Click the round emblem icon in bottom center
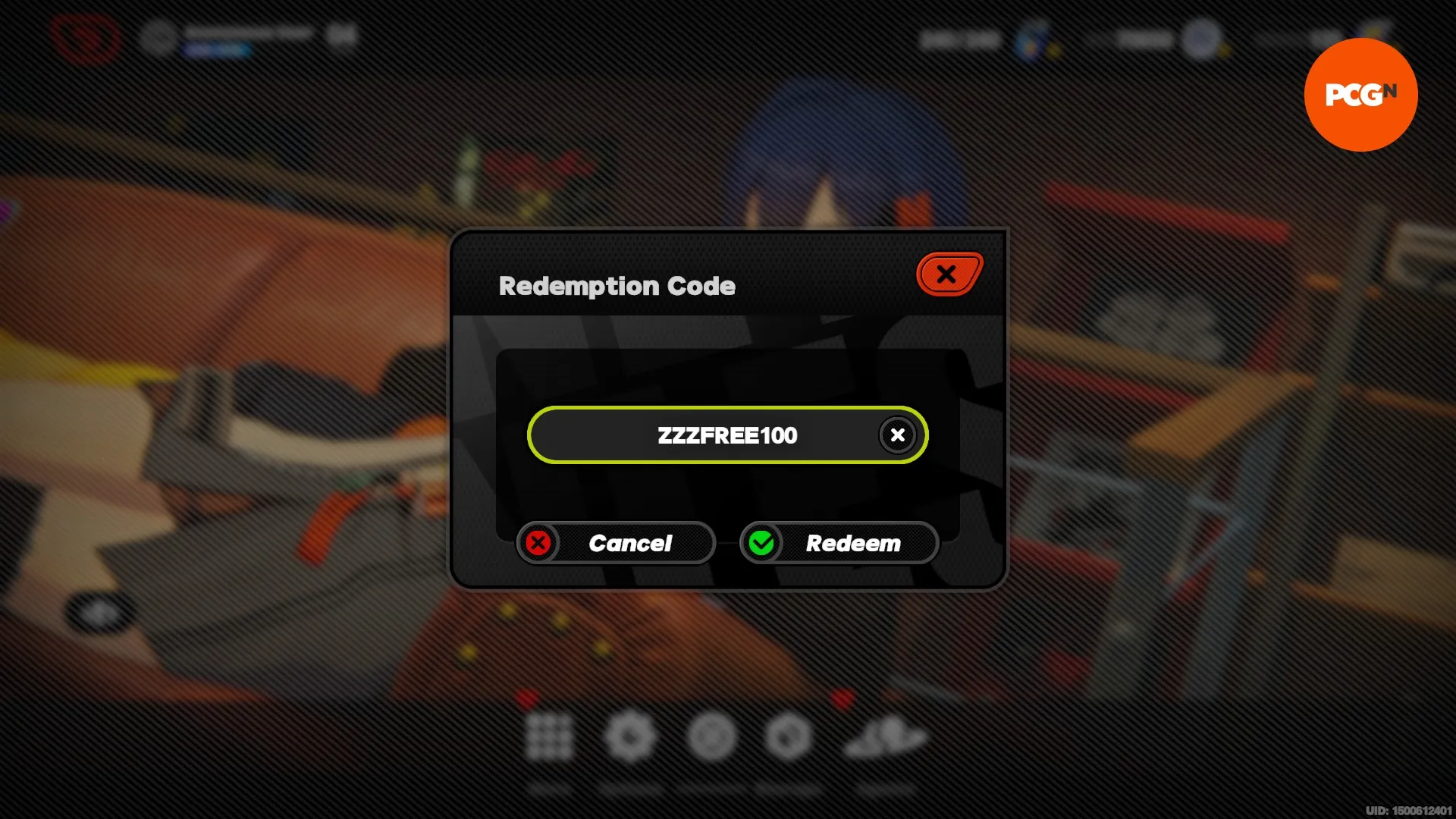 (713, 737)
